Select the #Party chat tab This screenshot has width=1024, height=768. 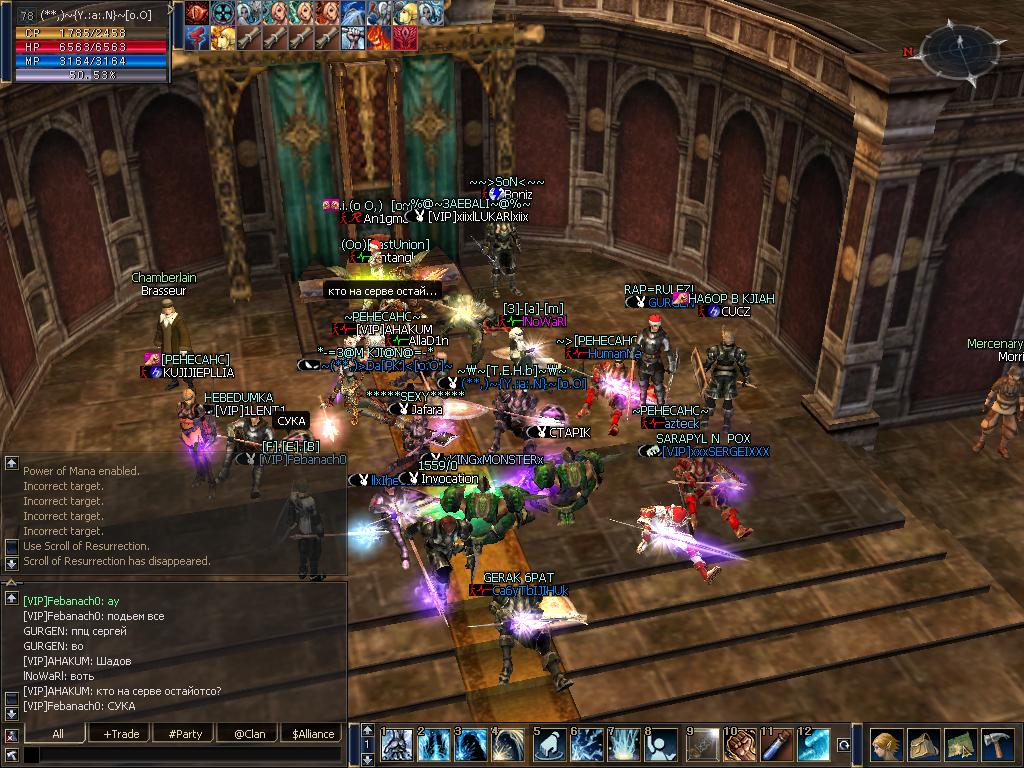coord(185,733)
